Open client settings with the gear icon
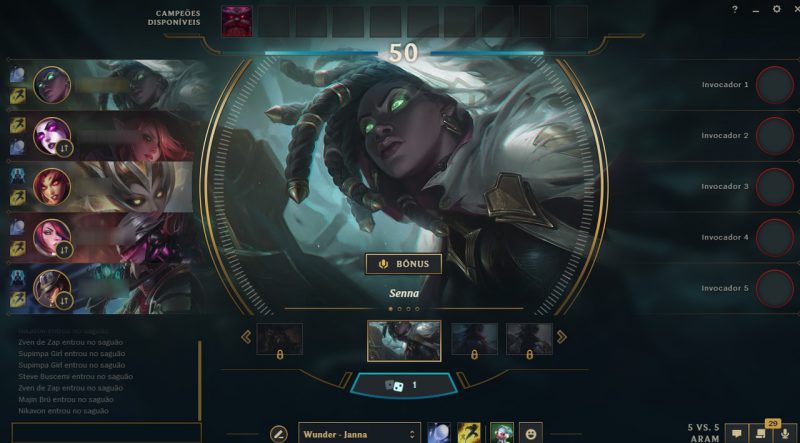Viewport: 800px width, 443px height. [x=776, y=9]
